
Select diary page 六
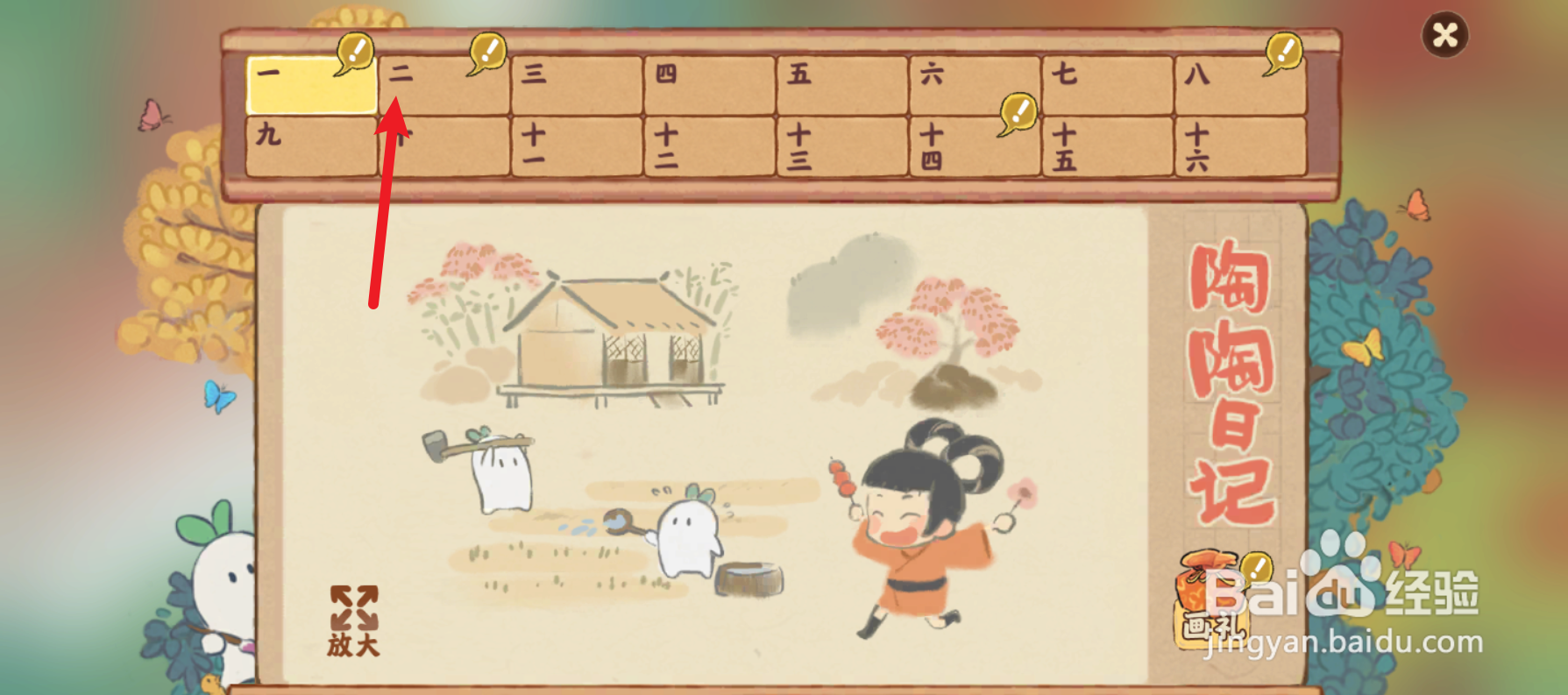[x=973, y=83]
